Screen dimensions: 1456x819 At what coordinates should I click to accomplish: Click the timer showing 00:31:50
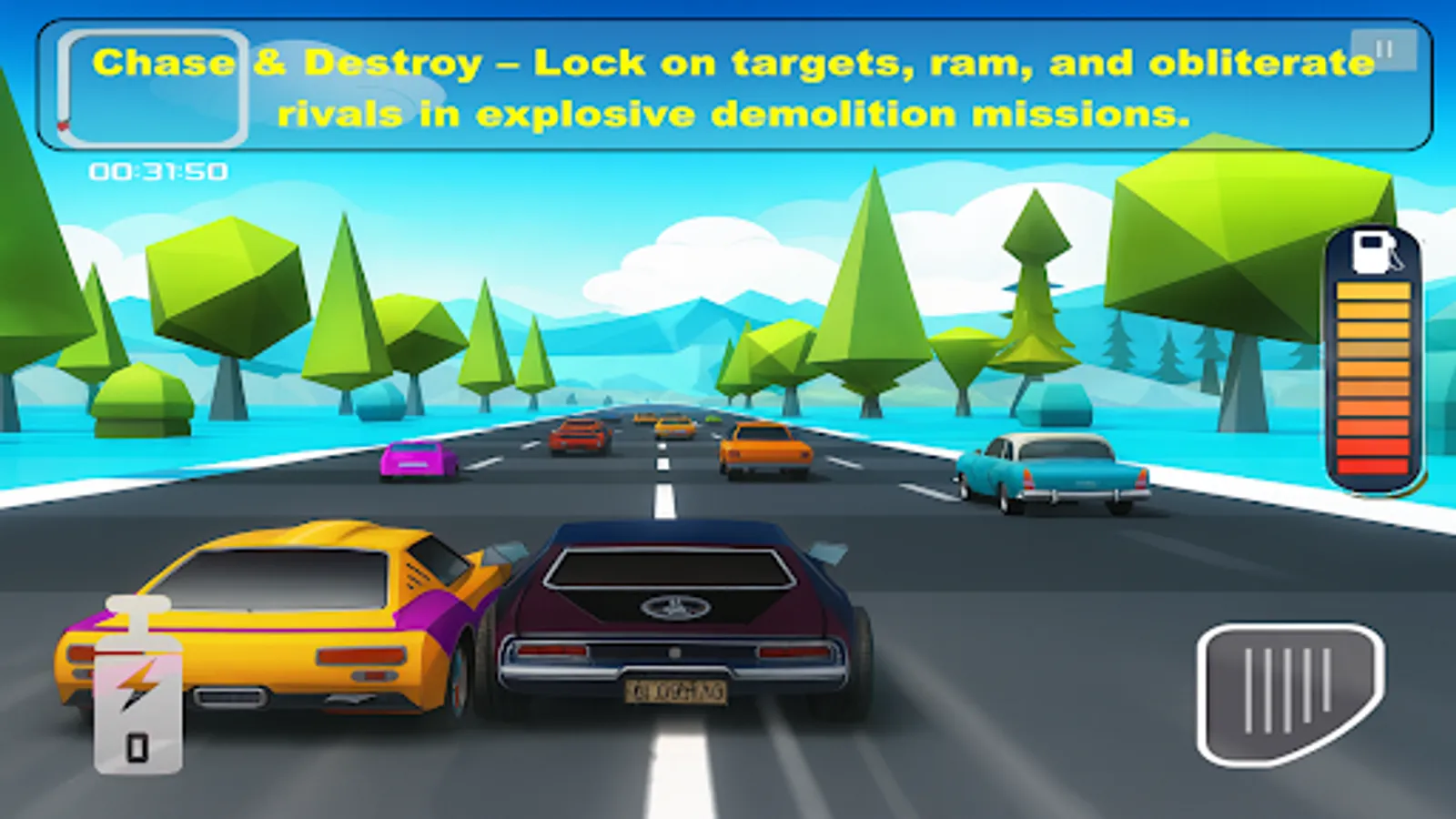[159, 167]
